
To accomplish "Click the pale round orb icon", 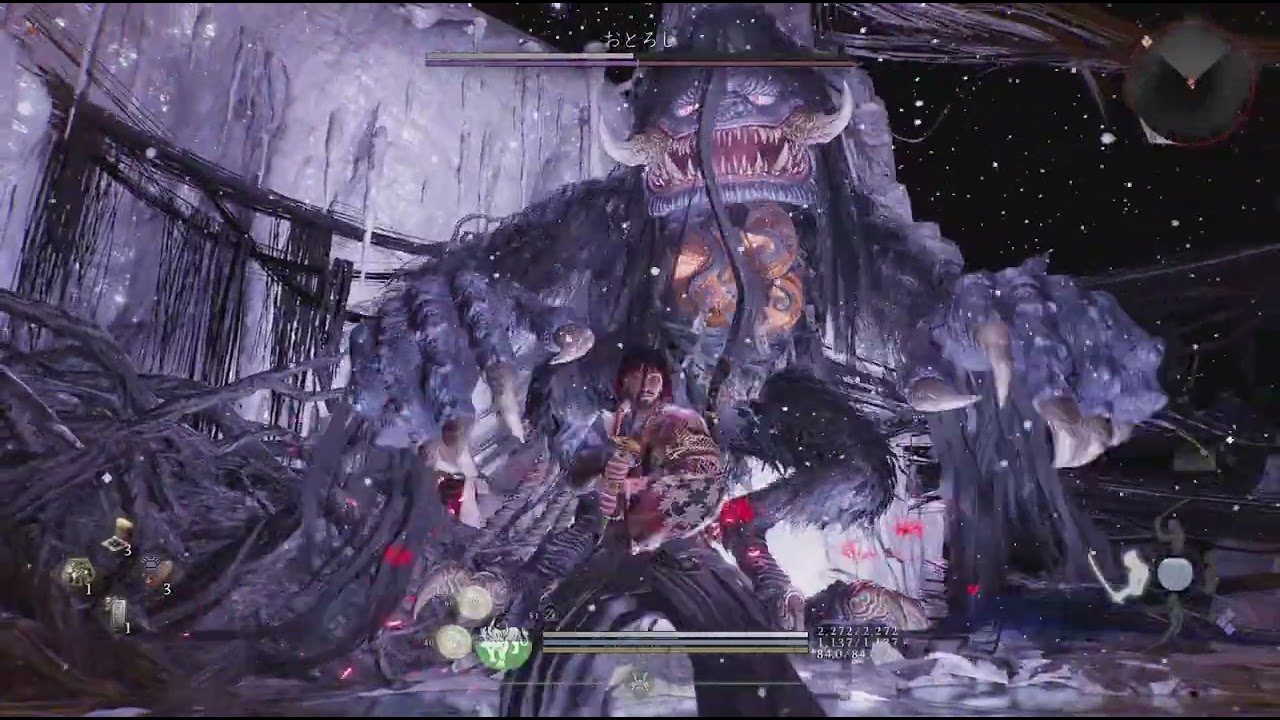I will pyautogui.click(x=1175, y=574).
